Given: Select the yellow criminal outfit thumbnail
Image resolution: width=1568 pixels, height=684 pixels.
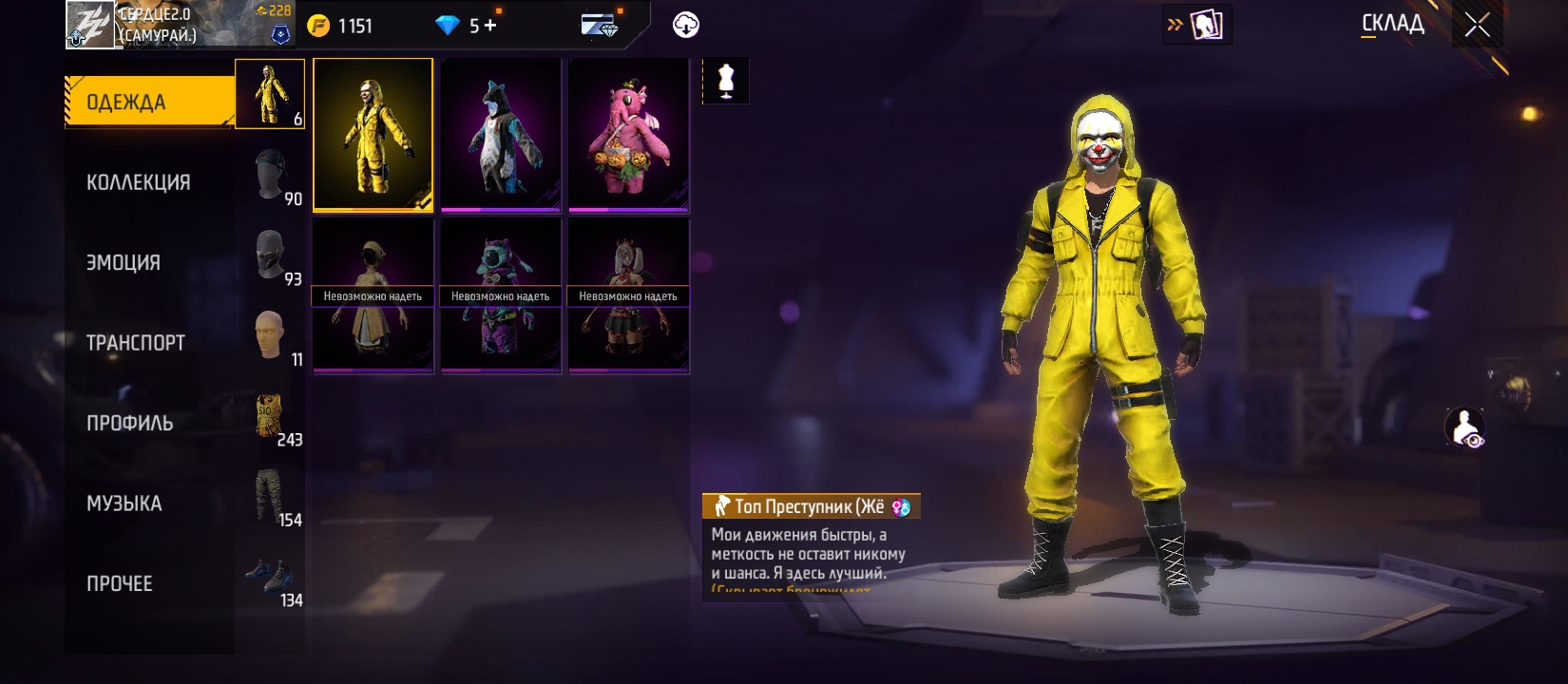Looking at the screenshot, I should pos(373,134).
